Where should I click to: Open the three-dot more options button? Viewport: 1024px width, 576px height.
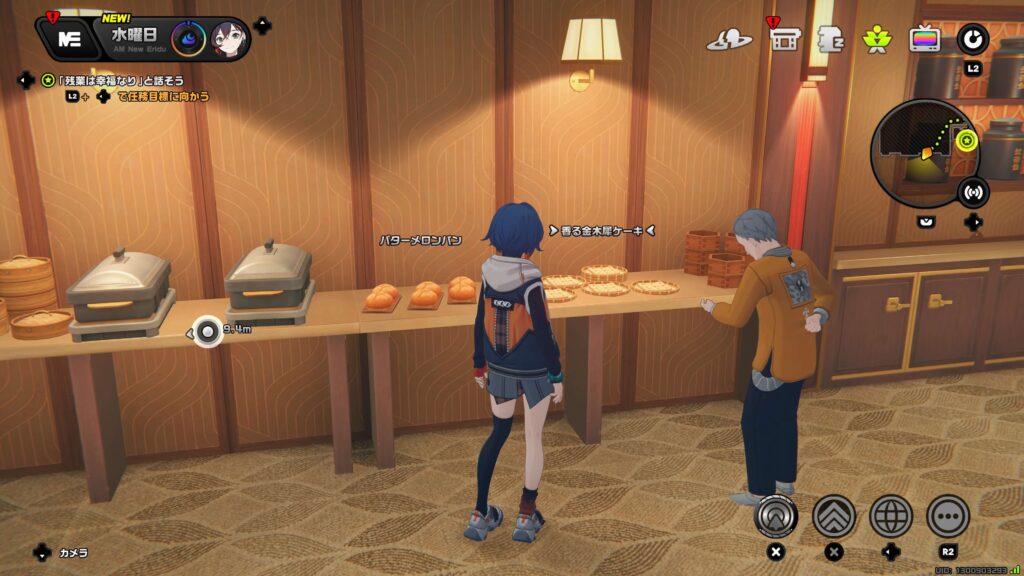click(947, 515)
